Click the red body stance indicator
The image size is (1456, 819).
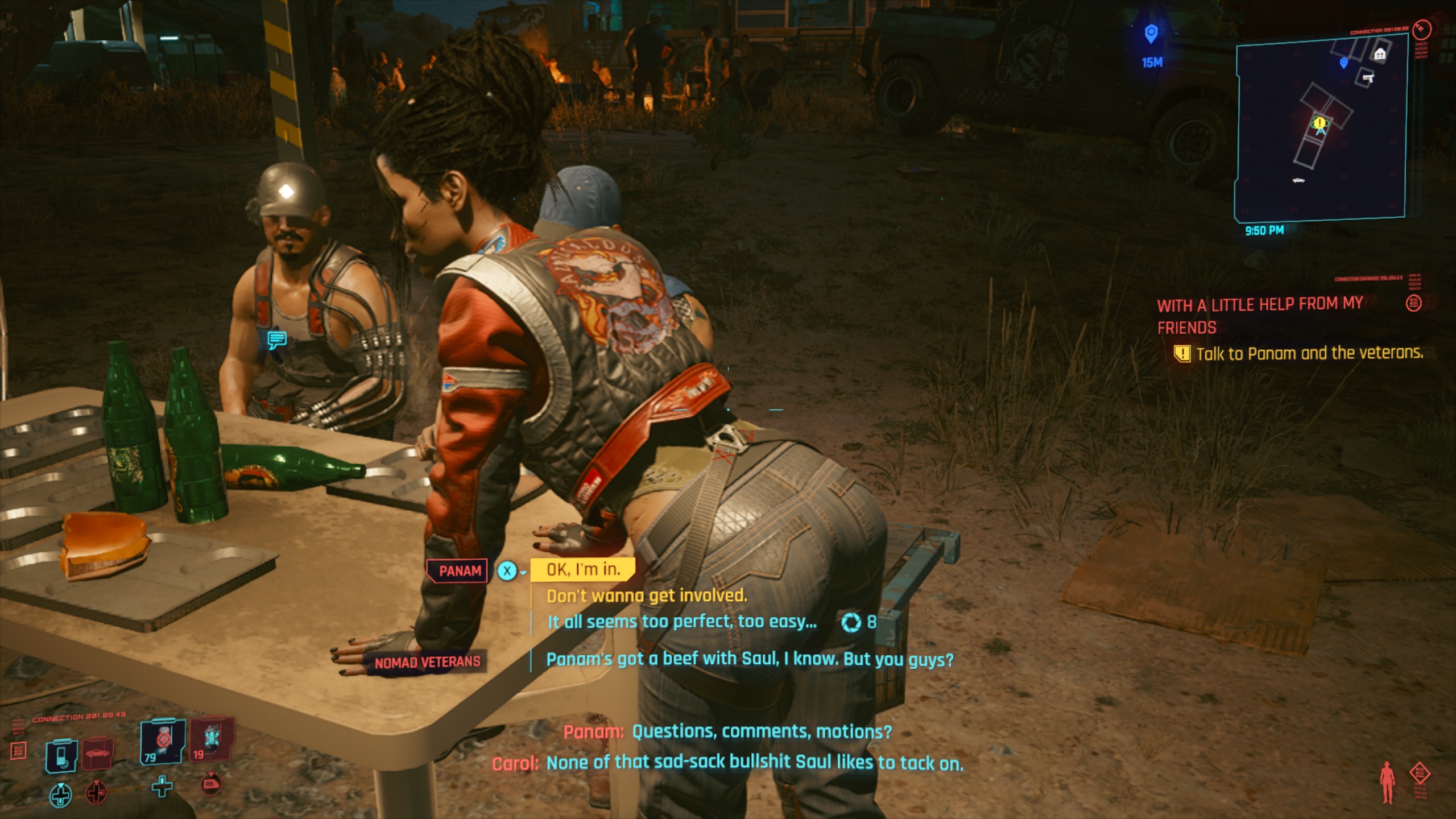click(1388, 782)
